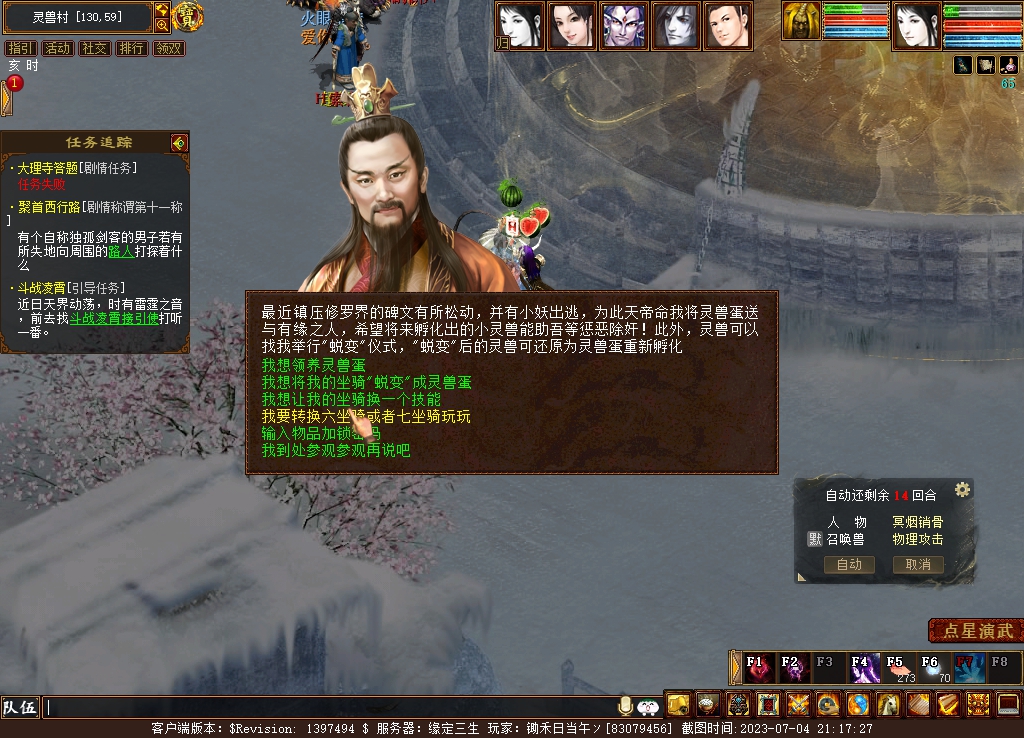Choose 我到处参观参观再说吧 to leave the dialogue
Image resolution: width=1024 pixels, height=738 pixels.
pos(336,450)
